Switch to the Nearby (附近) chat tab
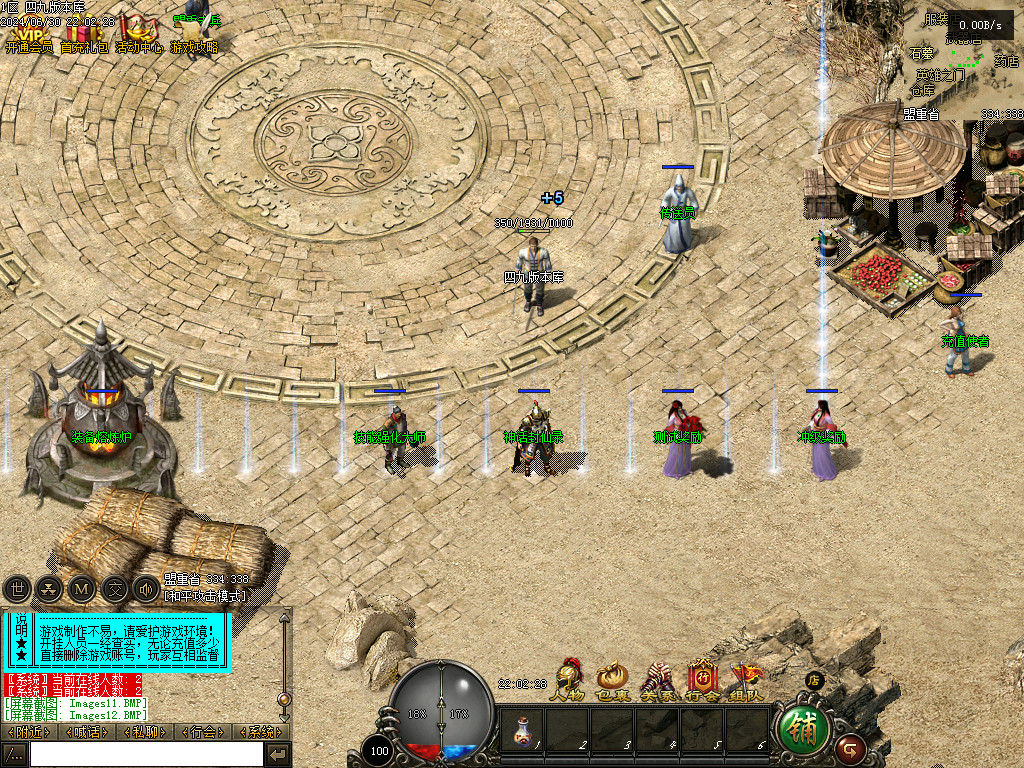1024x768 pixels. (x=31, y=732)
